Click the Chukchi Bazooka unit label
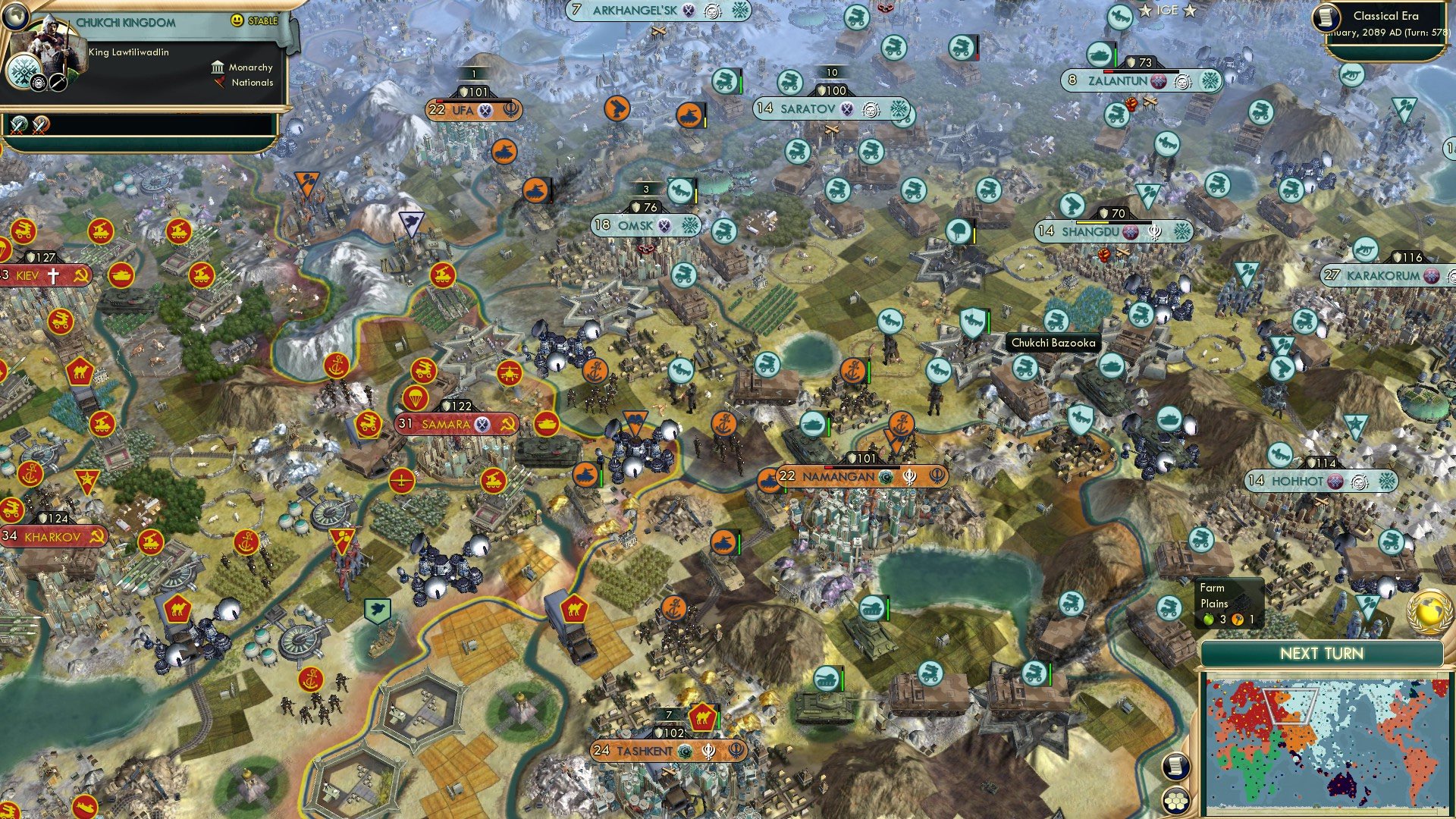This screenshot has height=819, width=1456. [x=1053, y=343]
